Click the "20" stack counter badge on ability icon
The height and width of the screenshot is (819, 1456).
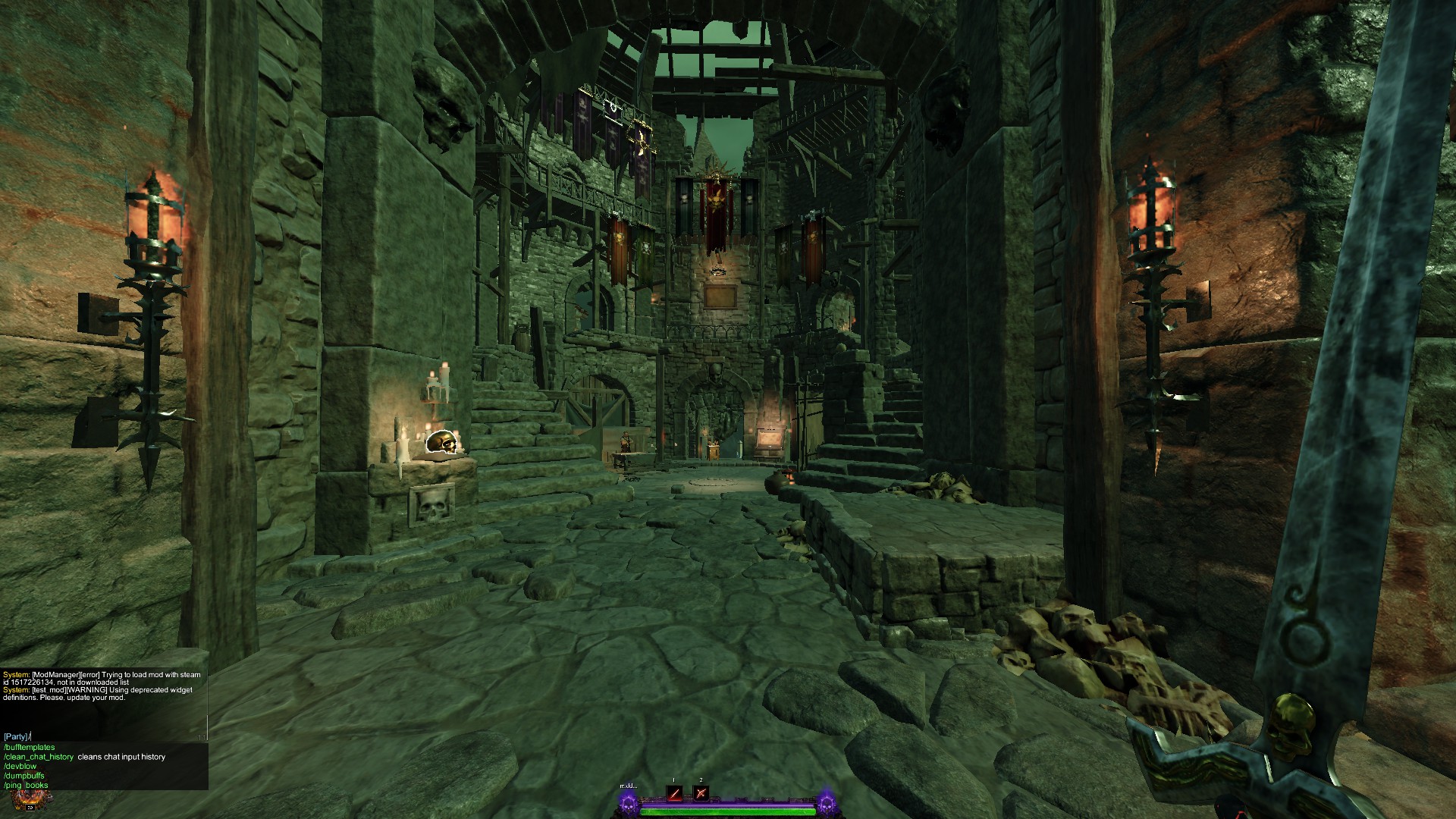[30, 808]
